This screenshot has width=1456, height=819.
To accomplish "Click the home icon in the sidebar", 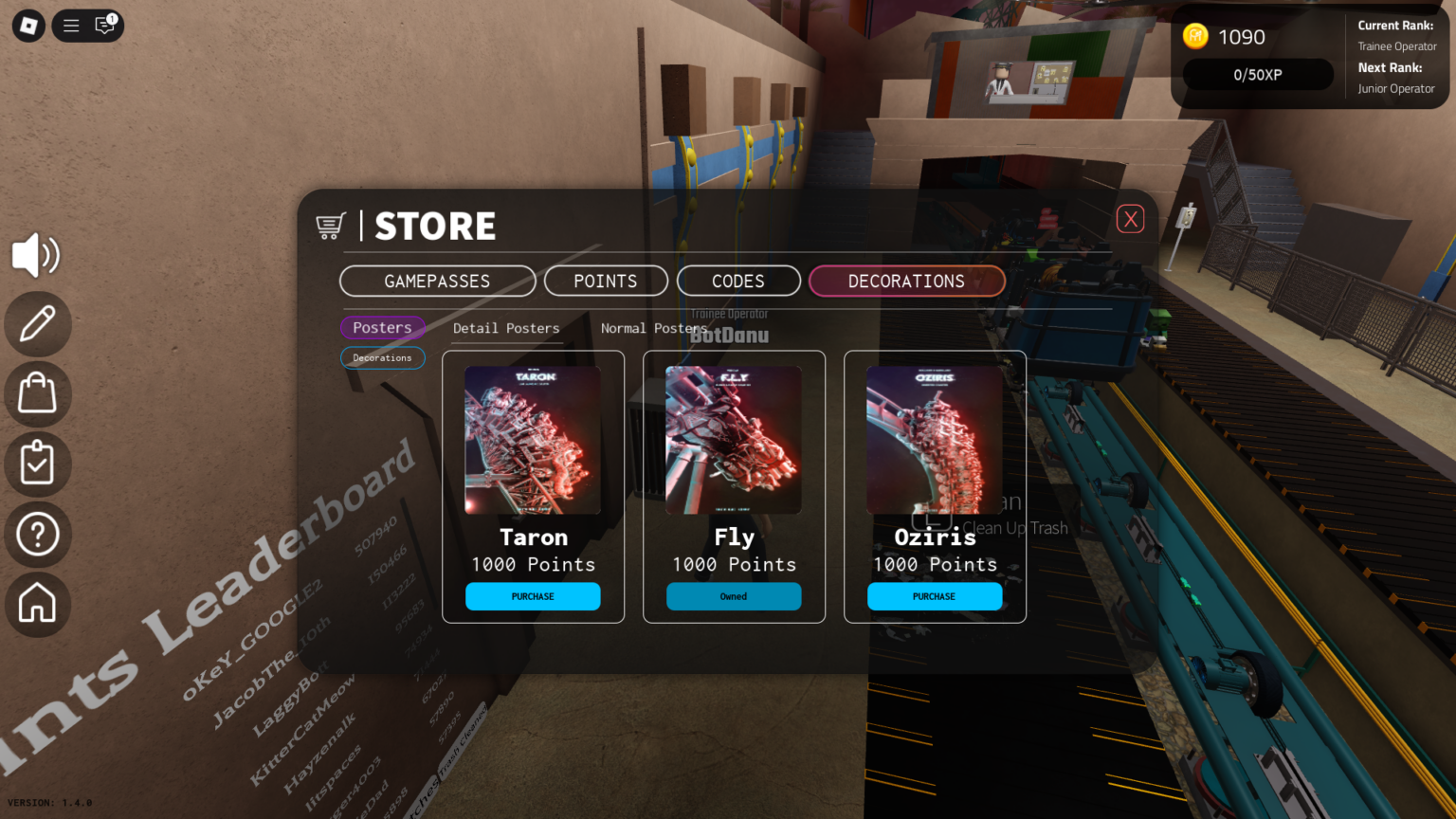I will click(x=36, y=605).
